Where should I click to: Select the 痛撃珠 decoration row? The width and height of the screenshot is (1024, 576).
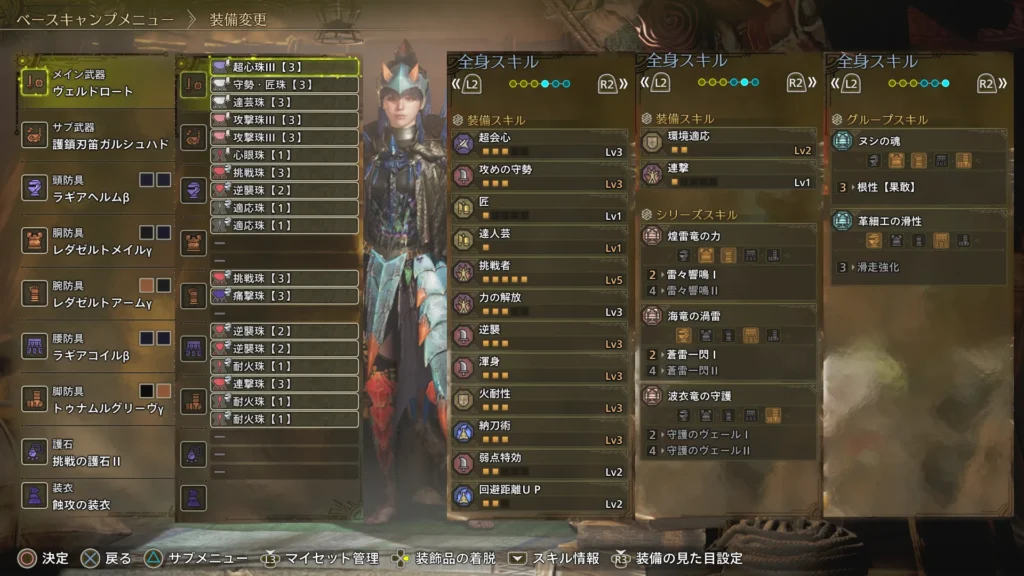point(284,295)
